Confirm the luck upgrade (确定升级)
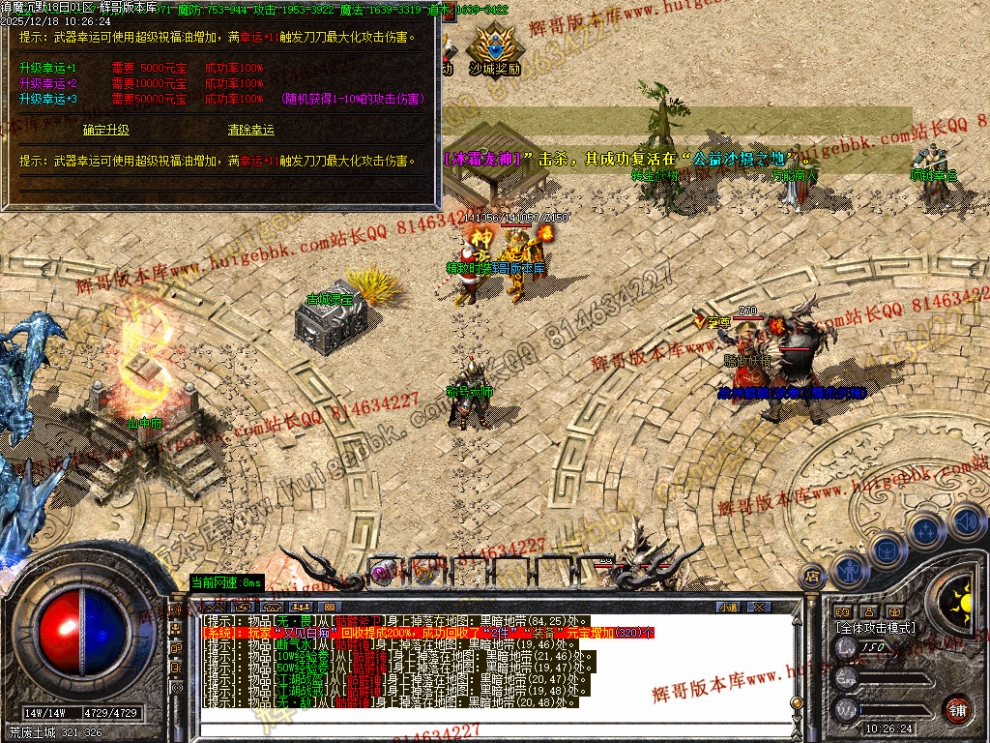This screenshot has height=743, width=990. pos(106,130)
